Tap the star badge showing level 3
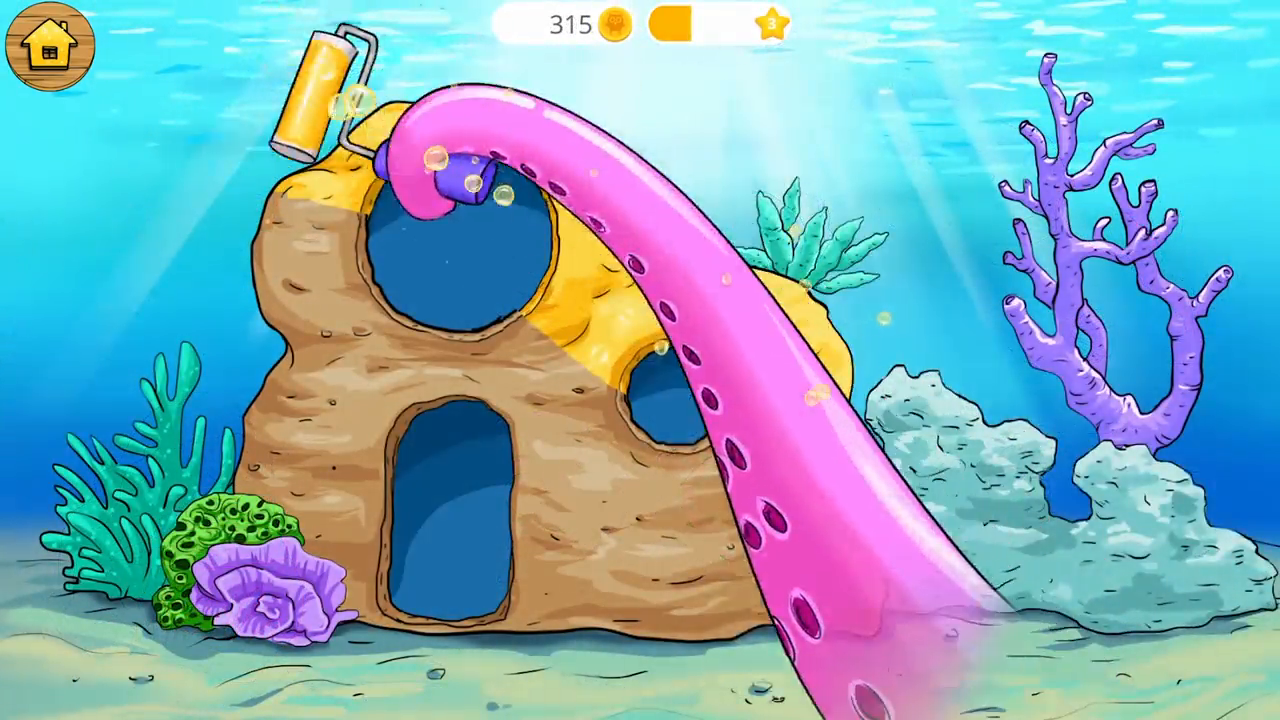This screenshot has width=1280, height=720. tap(772, 25)
